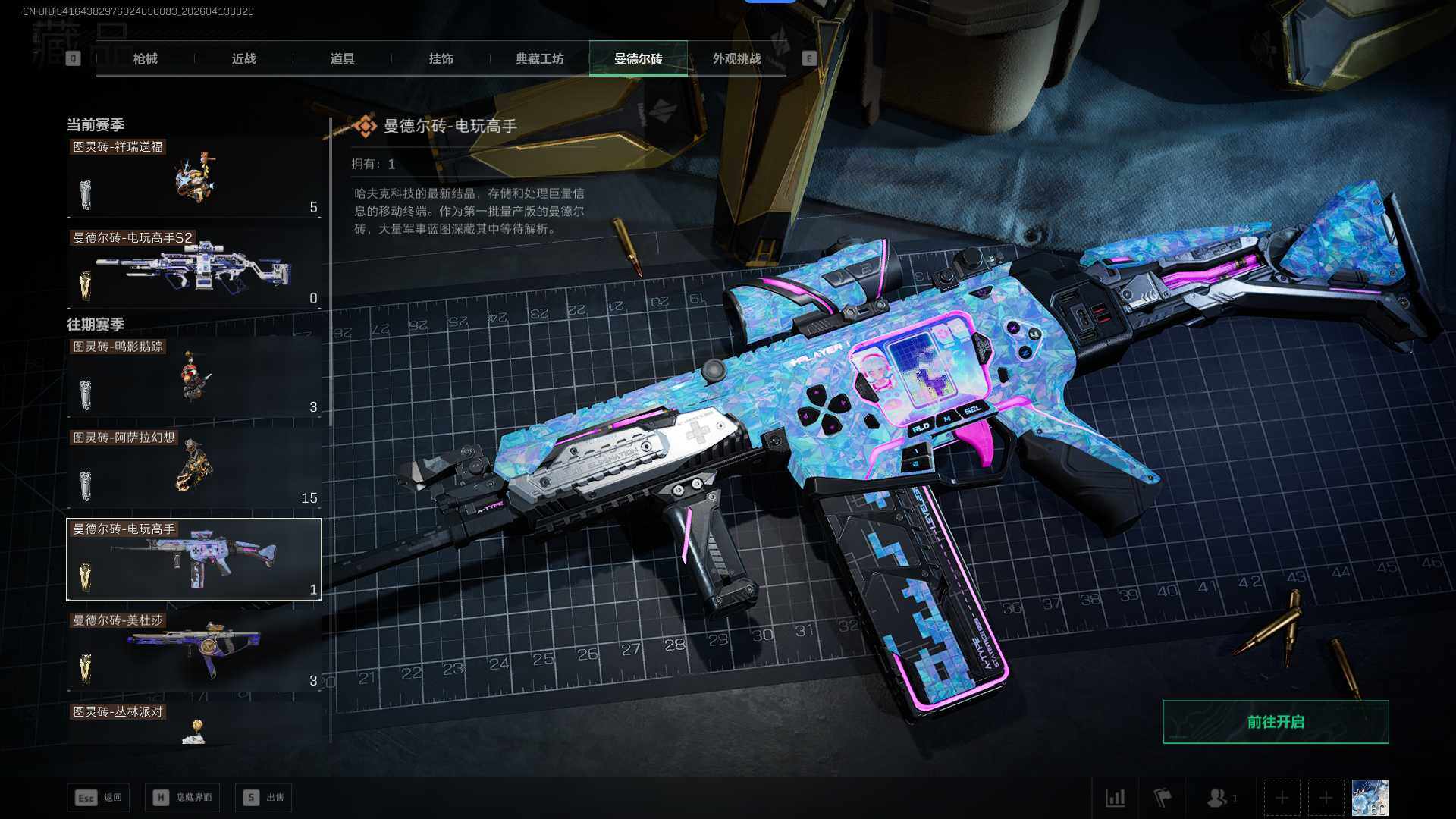The width and height of the screenshot is (1456, 819).
Task: Open the player avatar portrait
Action: click(x=1370, y=798)
